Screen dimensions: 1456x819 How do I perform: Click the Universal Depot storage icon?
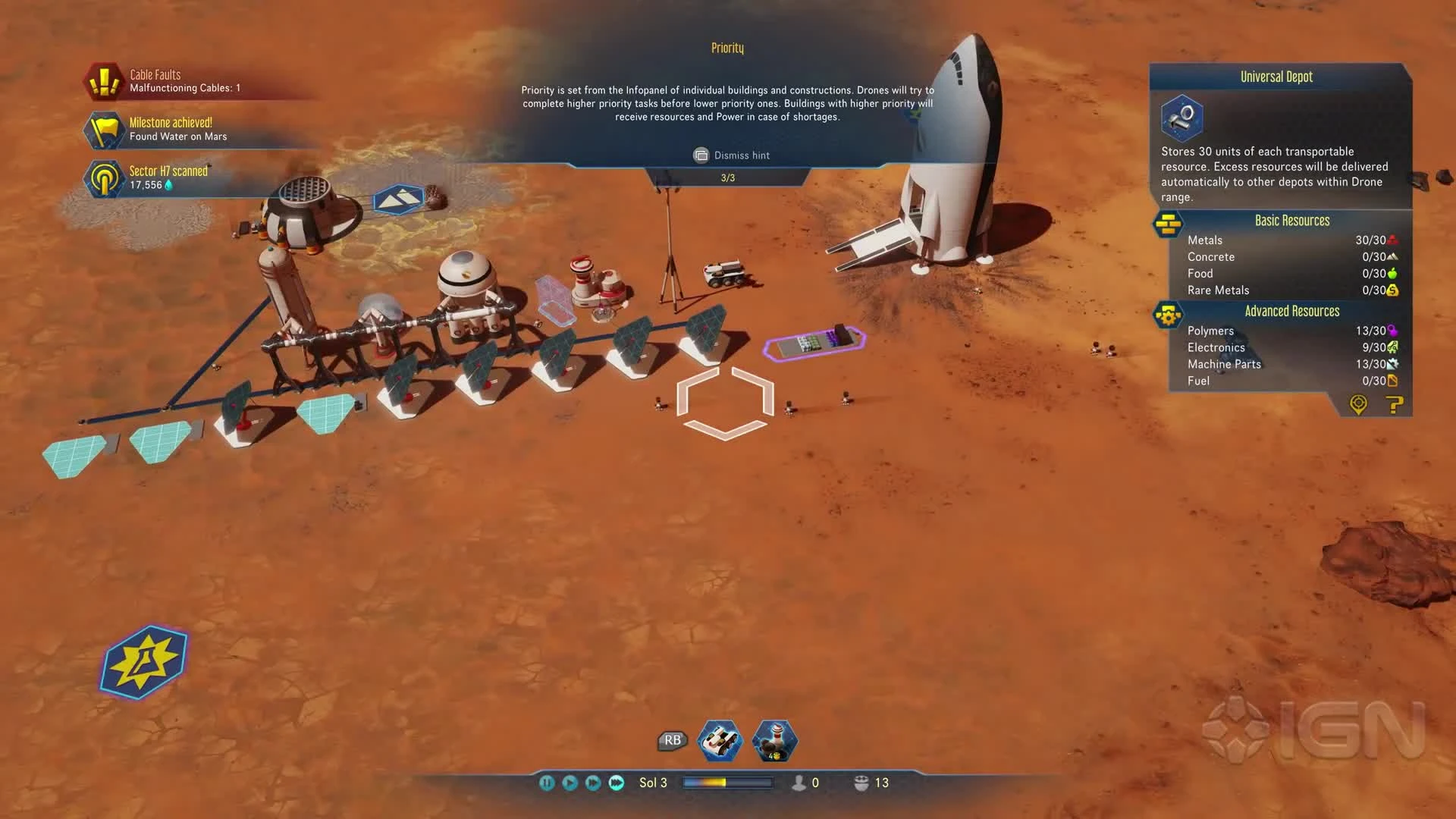[1182, 118]
